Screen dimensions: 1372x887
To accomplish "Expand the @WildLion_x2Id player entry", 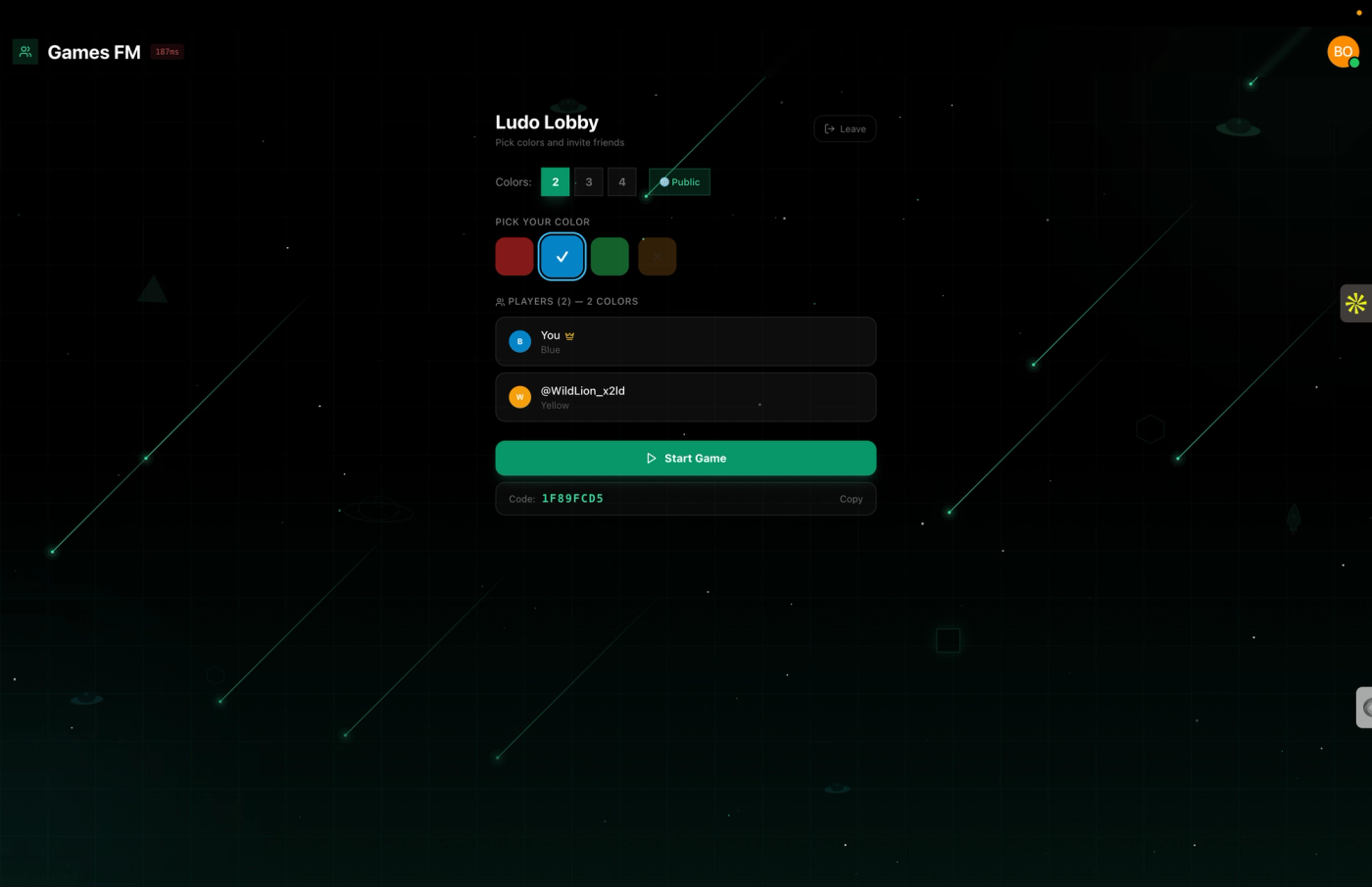I will 685,397.
